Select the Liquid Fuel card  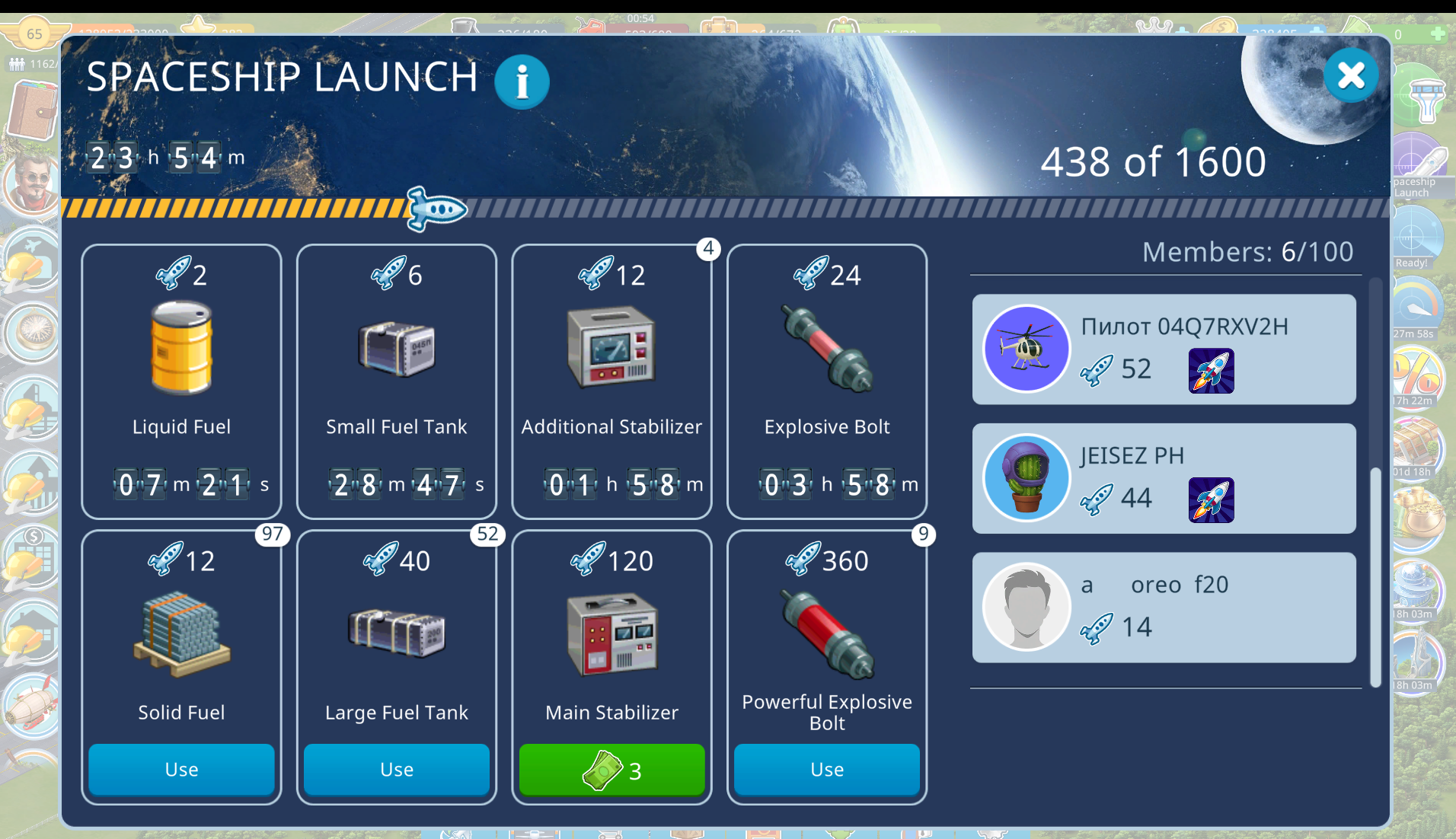pyautogui.click(x=181, y=381)
